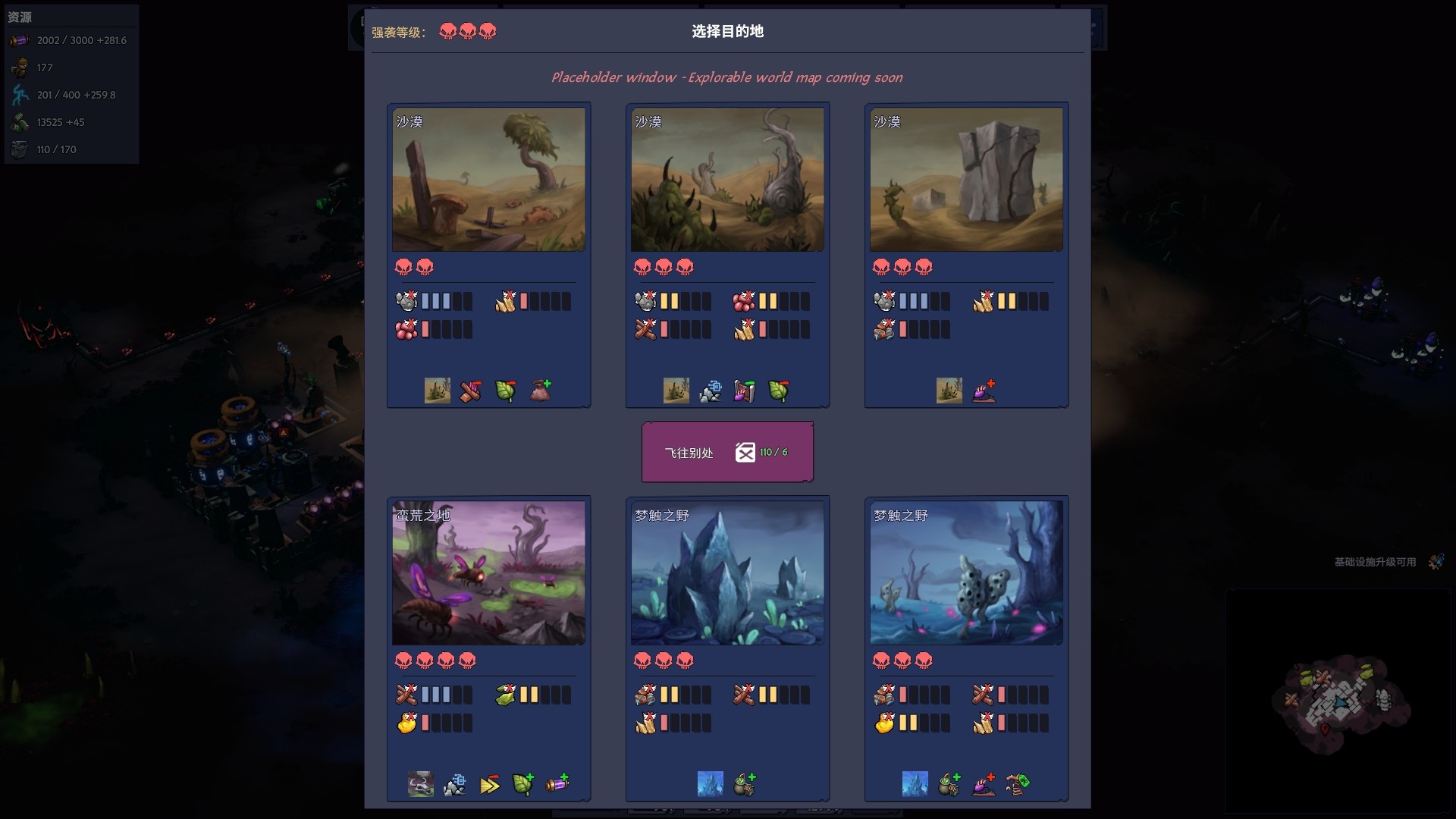Image resolution: width=1456 pixels, height=819 pixels.
Task: Click the 蛮荒之地 destination artwork
Action: coord(488,573)
